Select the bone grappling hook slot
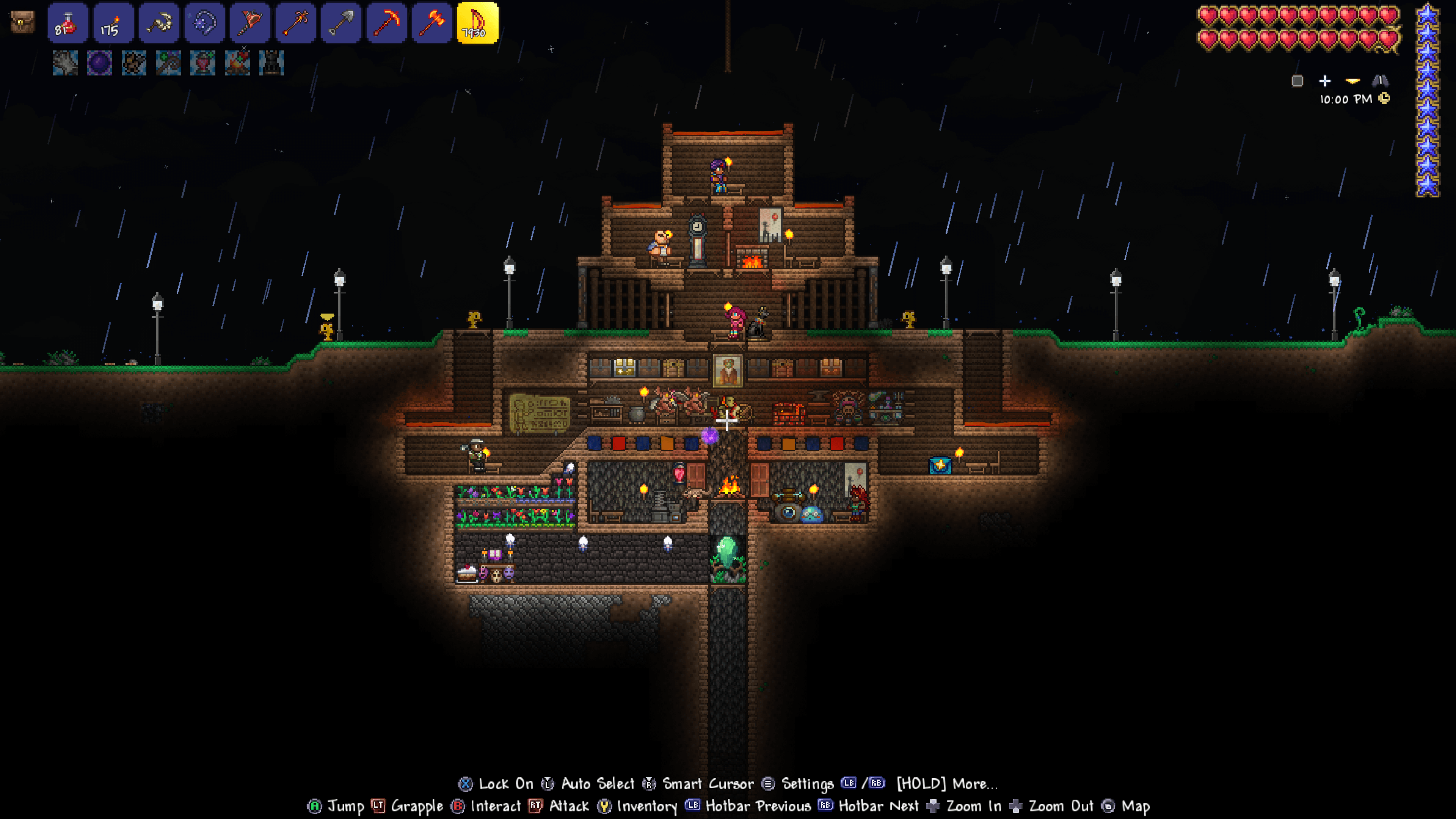 coord(159,23)
